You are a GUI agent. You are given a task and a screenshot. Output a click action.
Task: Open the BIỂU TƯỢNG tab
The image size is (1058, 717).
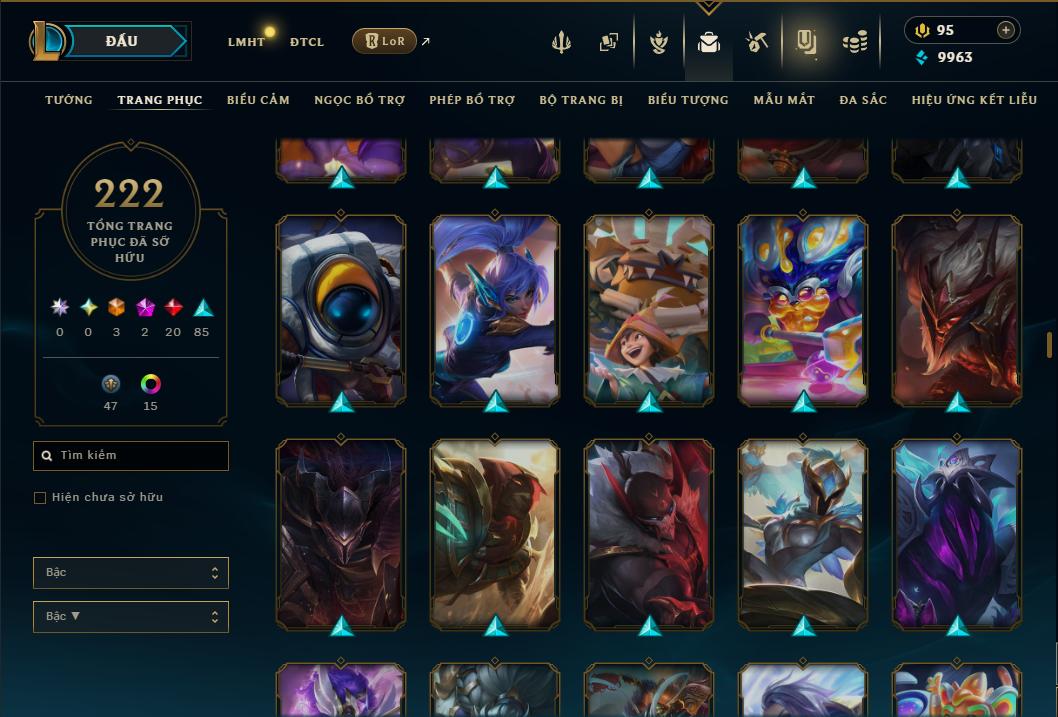click(688, 100)
